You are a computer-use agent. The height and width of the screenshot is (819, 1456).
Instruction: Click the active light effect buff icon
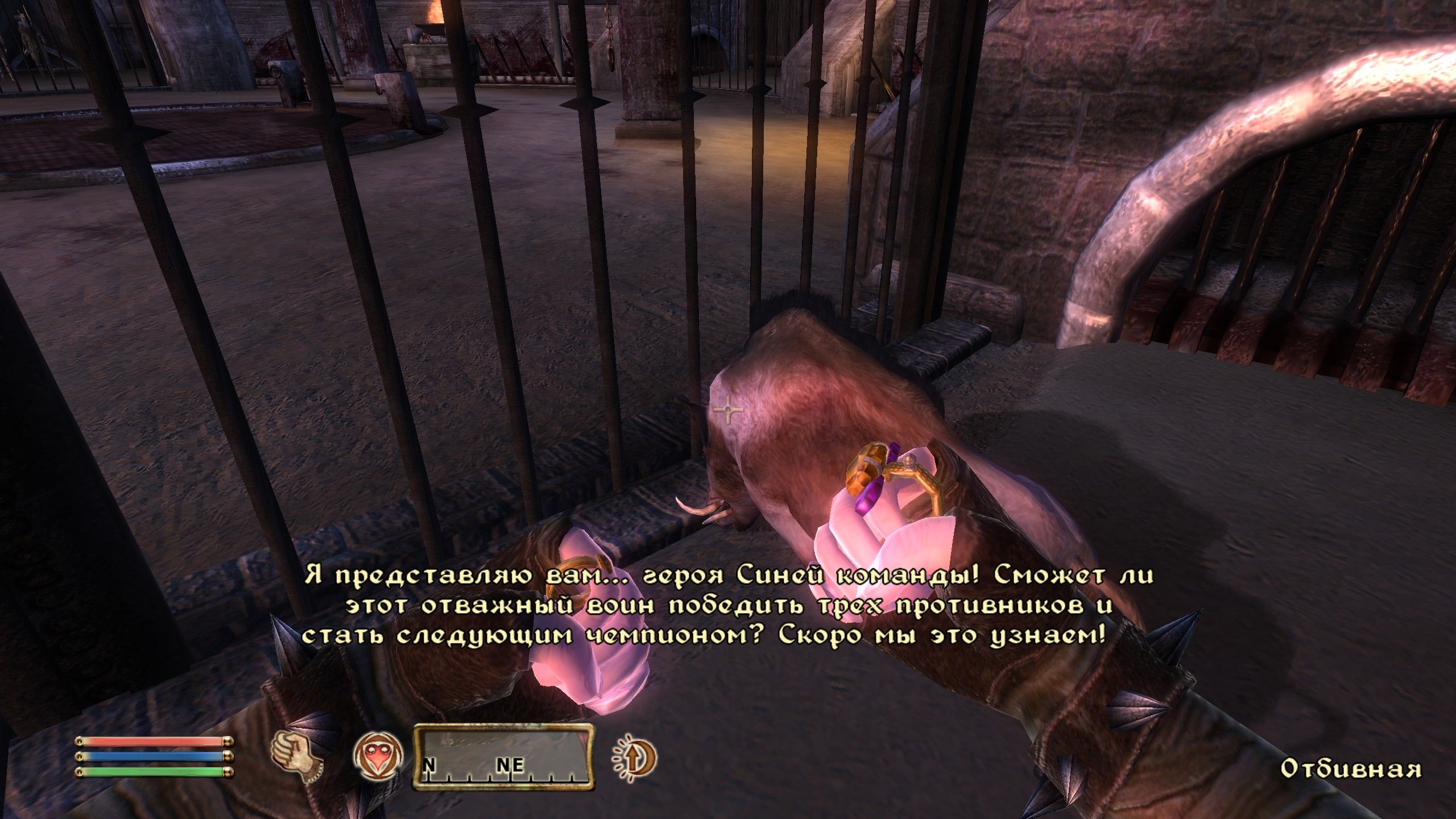tap(633, 756)
